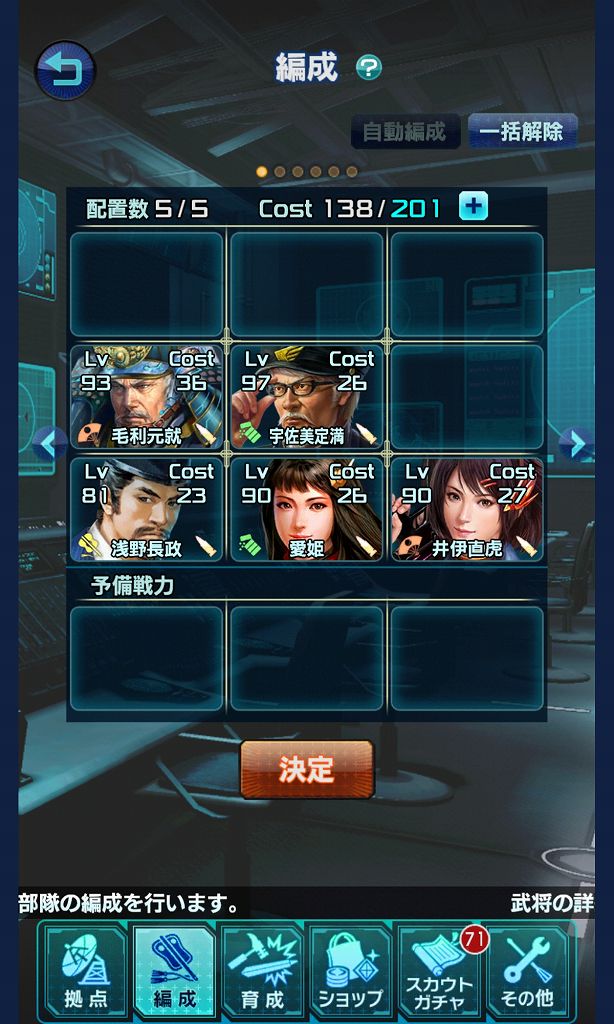Select the 毛利元就 unit card
This screenshot has height=1024, width=614.
pos(146,397)
